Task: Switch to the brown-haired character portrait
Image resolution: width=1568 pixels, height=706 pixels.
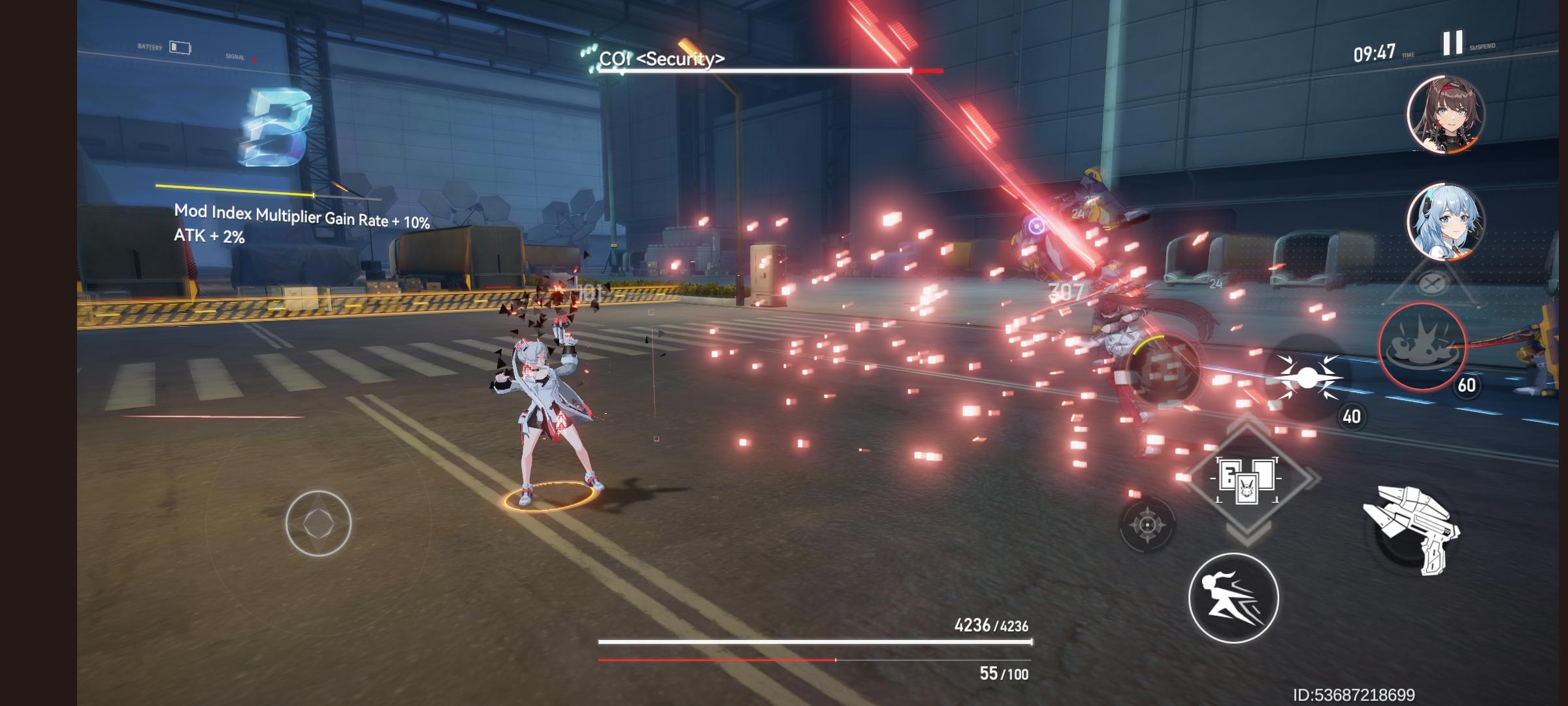Action: (x=1446, y=115)
